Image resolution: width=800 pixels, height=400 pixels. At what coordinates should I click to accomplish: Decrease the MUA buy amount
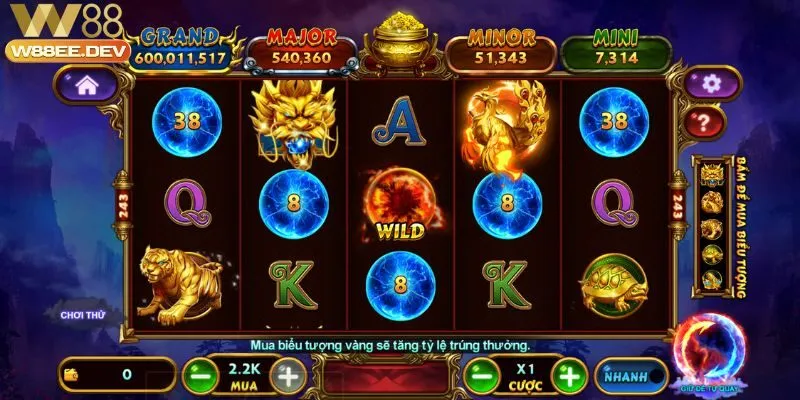[198, 376]
